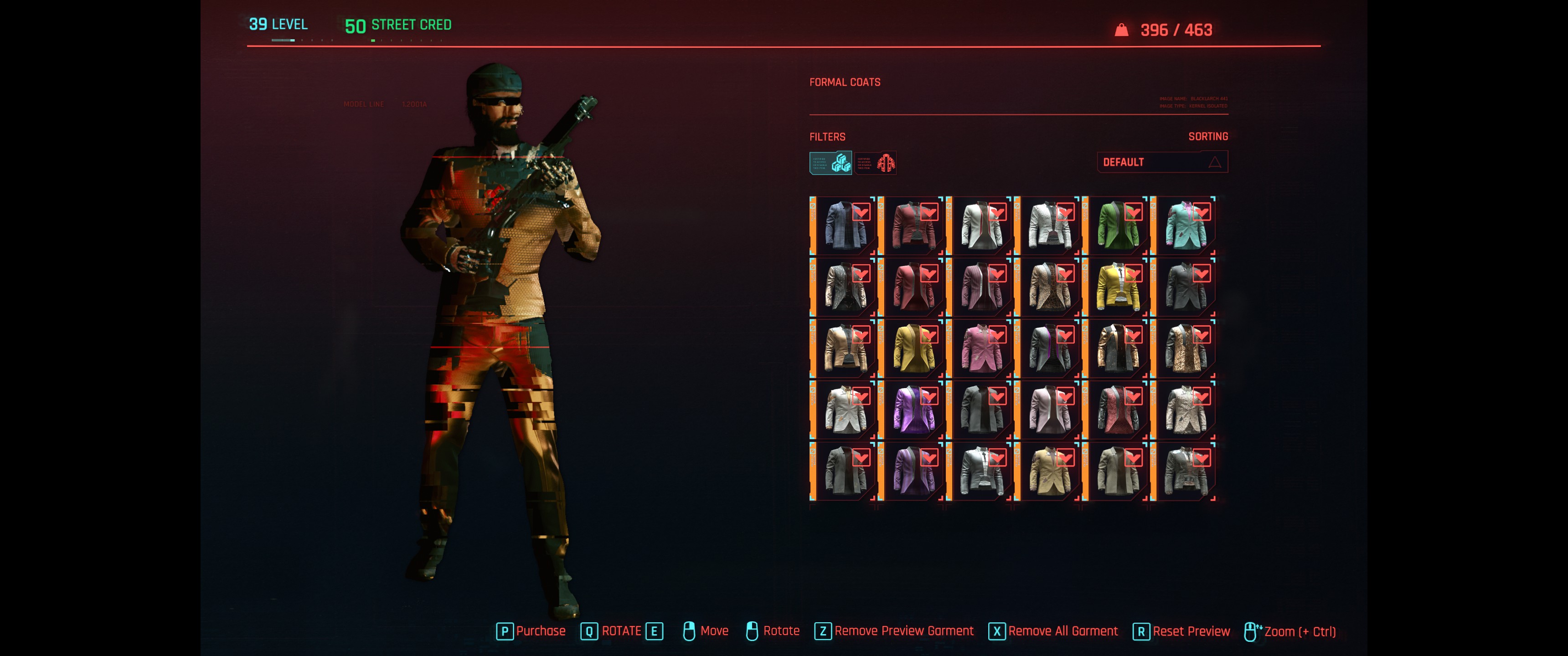
Task: Choose the green pinstripe coat
Action: coord(1118,226)
